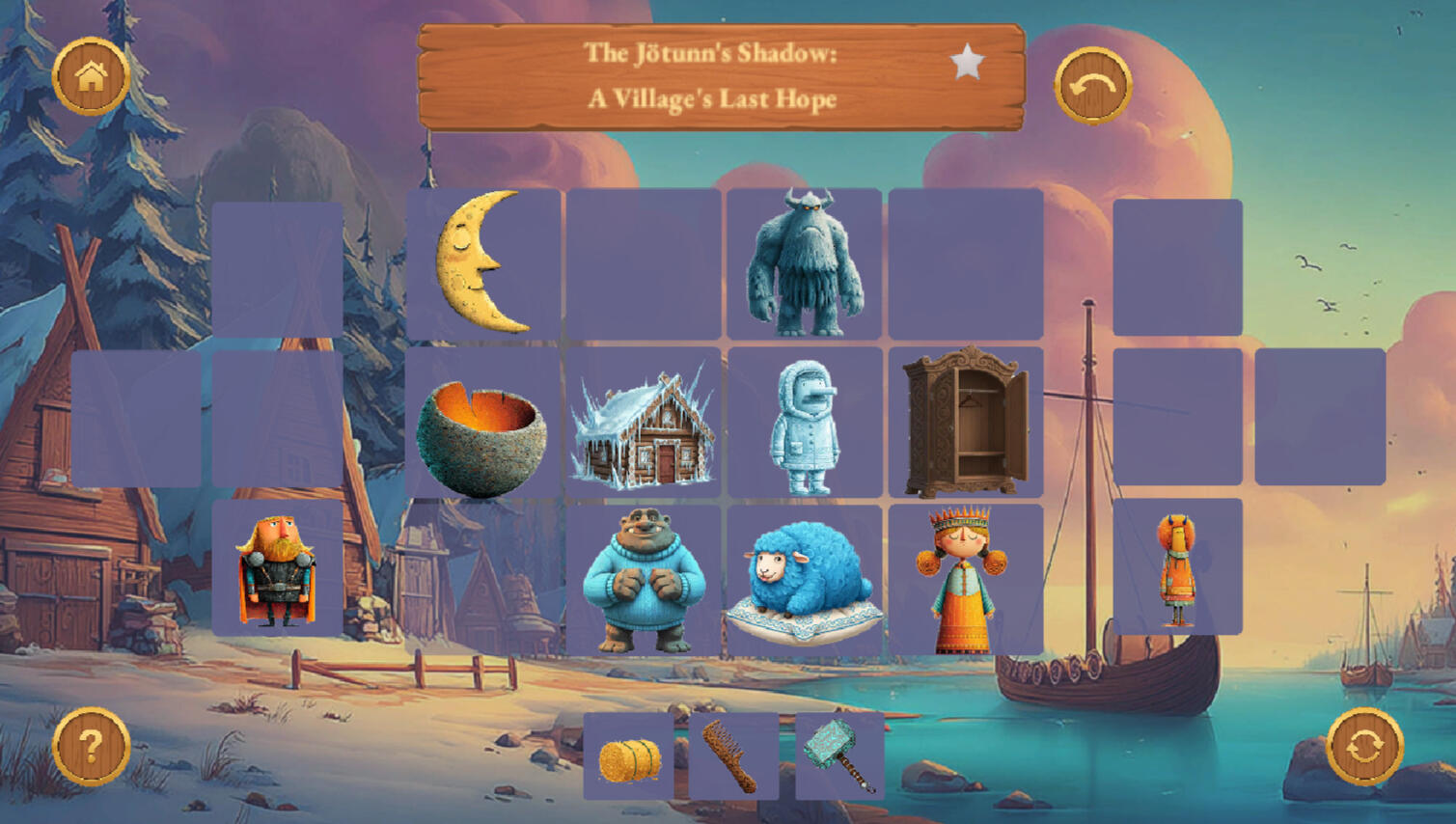Viewport: 1456px width, 824px height.
Task: Open the question mark help button
Action: 91,746
